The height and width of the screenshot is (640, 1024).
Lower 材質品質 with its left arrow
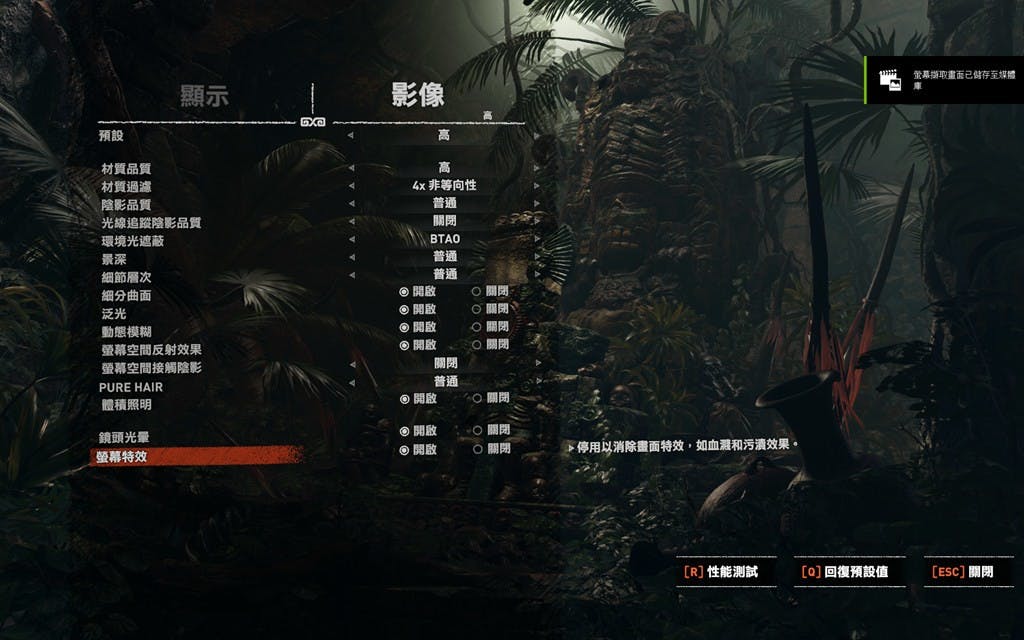coord(351,168)
